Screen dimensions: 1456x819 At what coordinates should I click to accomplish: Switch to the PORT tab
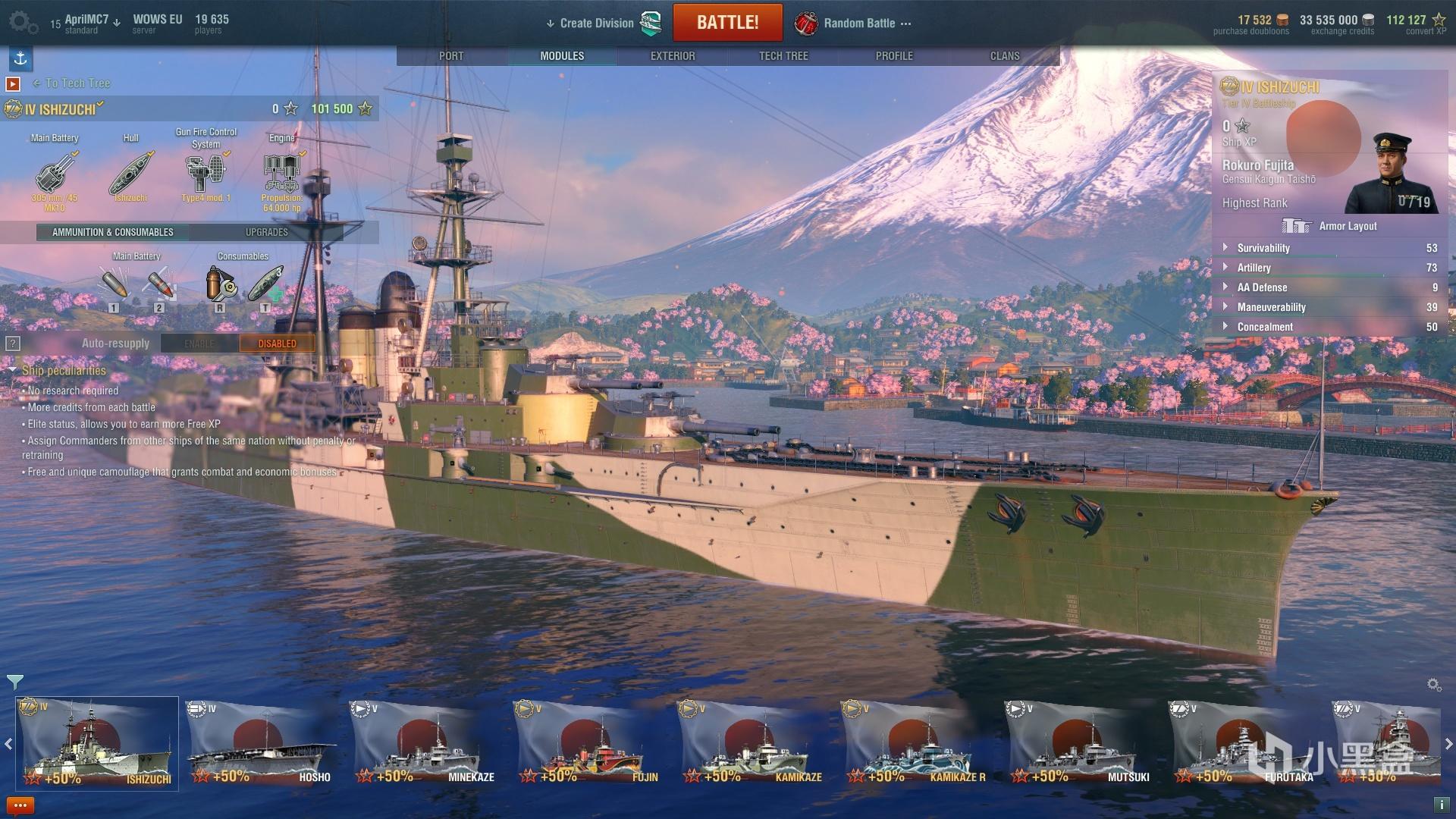point(451,56)
